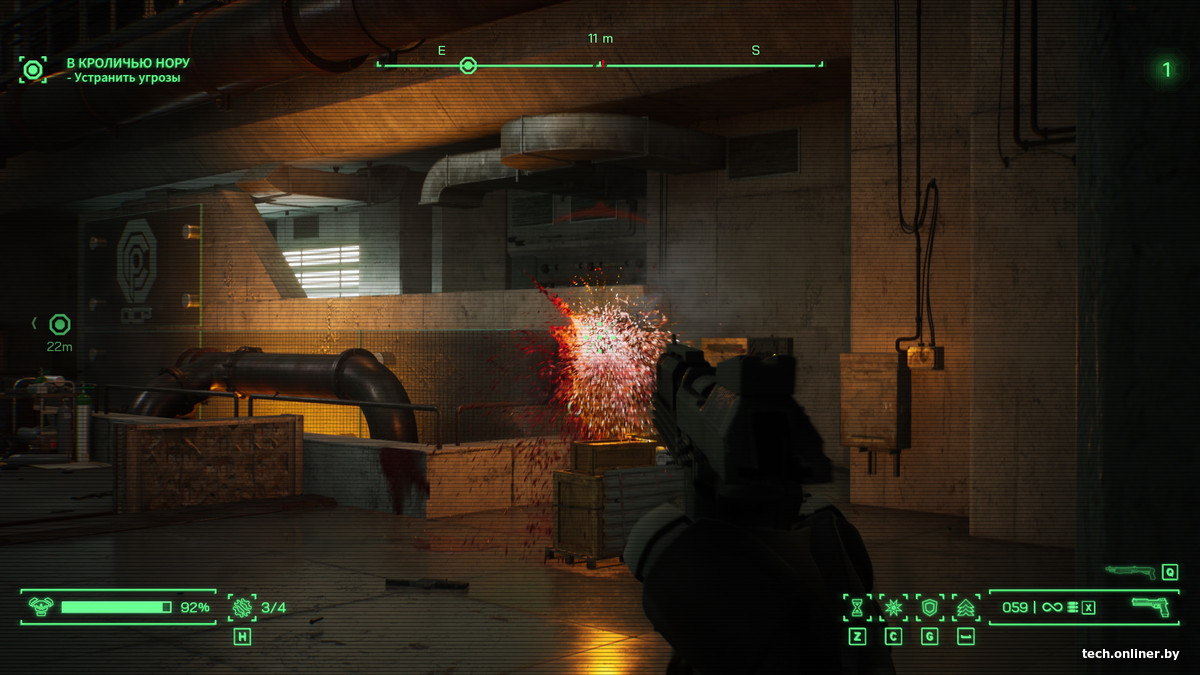Activate the shield armor ability
This screenshot has width=1200, height=675.
point(929,607)
